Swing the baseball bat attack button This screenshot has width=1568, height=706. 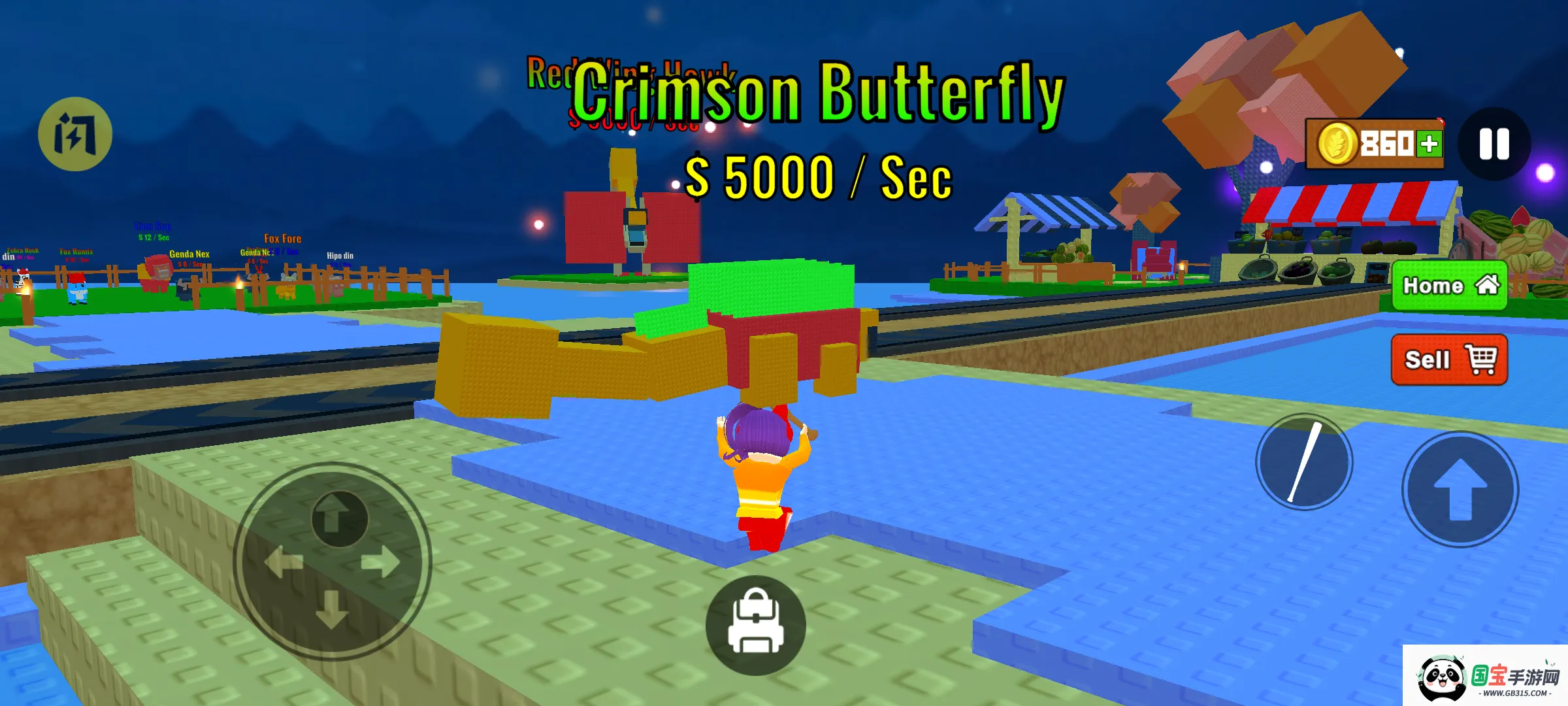(x=1304, y=462)
